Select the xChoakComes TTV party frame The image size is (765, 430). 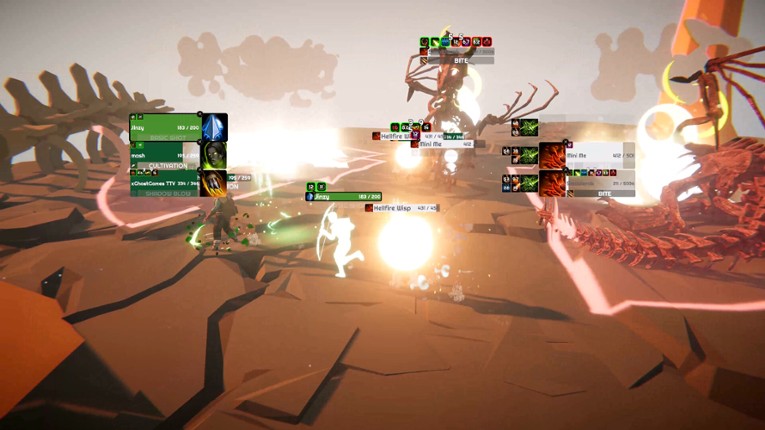pos(165,184)
